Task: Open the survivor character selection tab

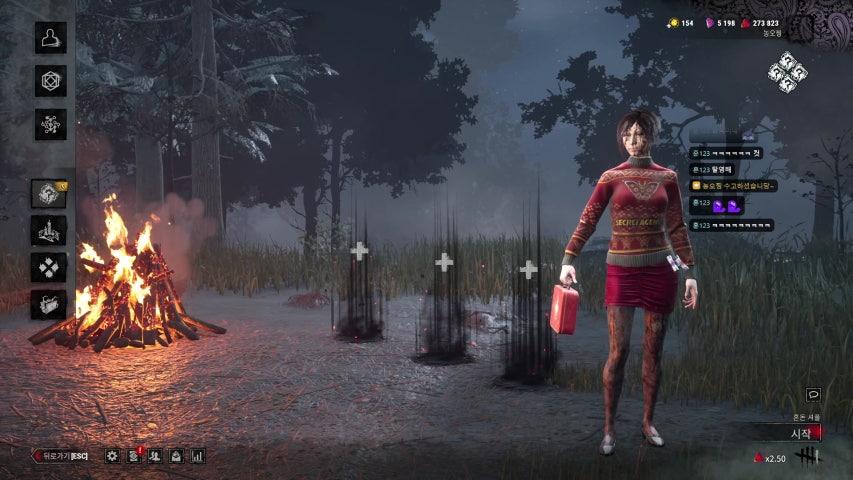Action: pyautogui.click(x=50, y=38)
